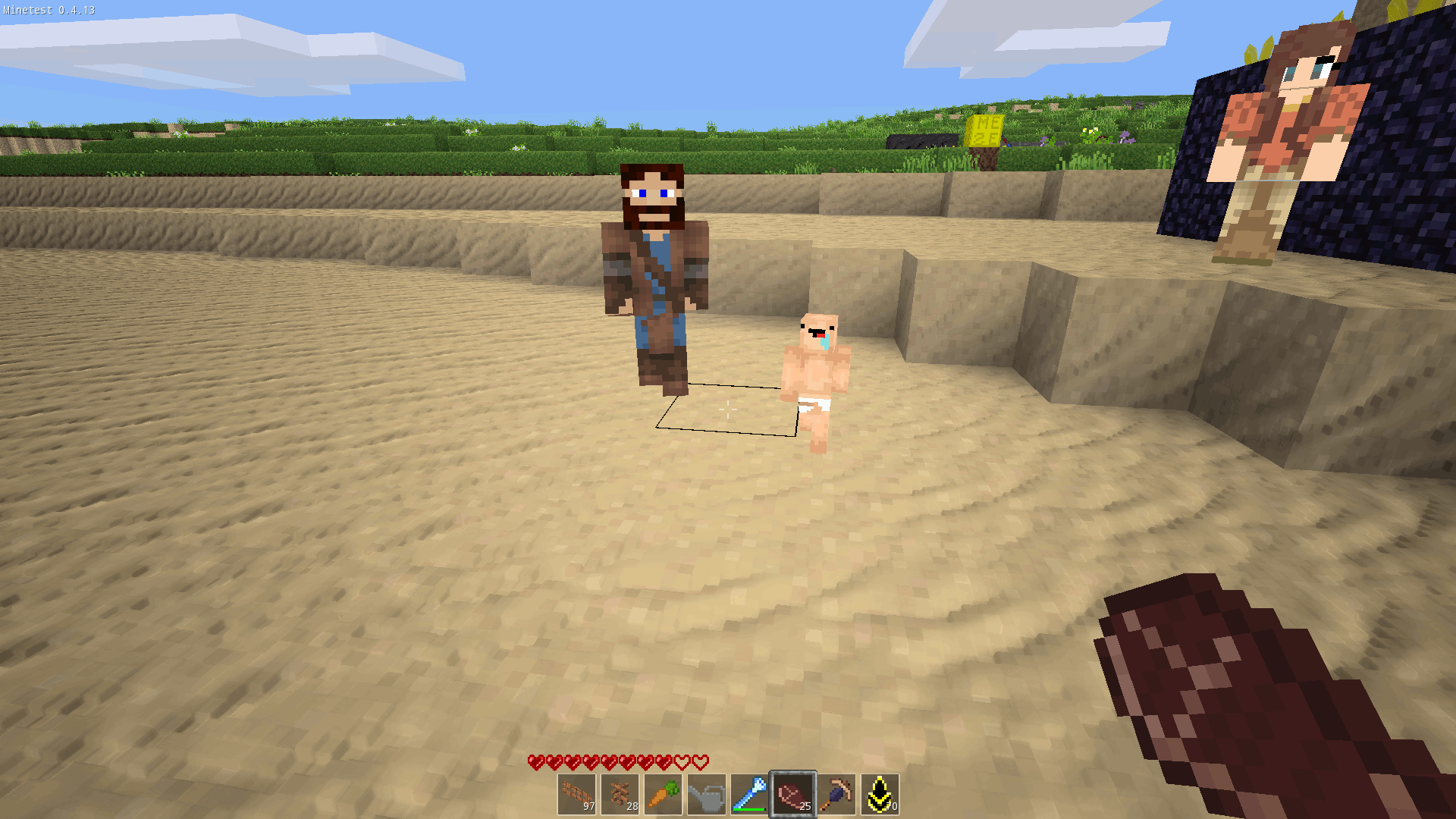Select the wooden fence item in the hotbar
The image size is (1456, 819).
click(x=579, y=792)
